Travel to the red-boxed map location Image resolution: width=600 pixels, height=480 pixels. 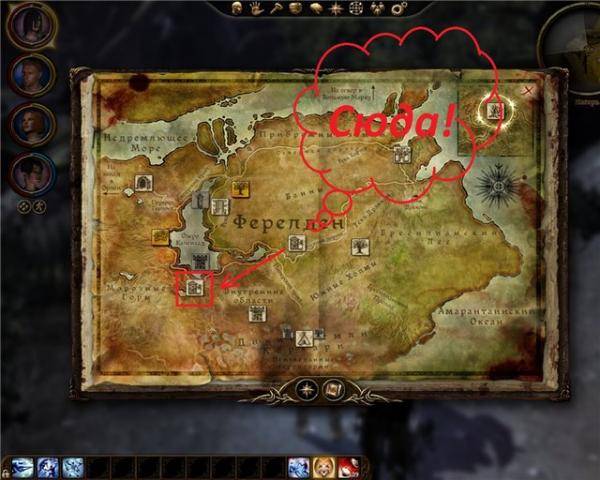pos(196,287)
